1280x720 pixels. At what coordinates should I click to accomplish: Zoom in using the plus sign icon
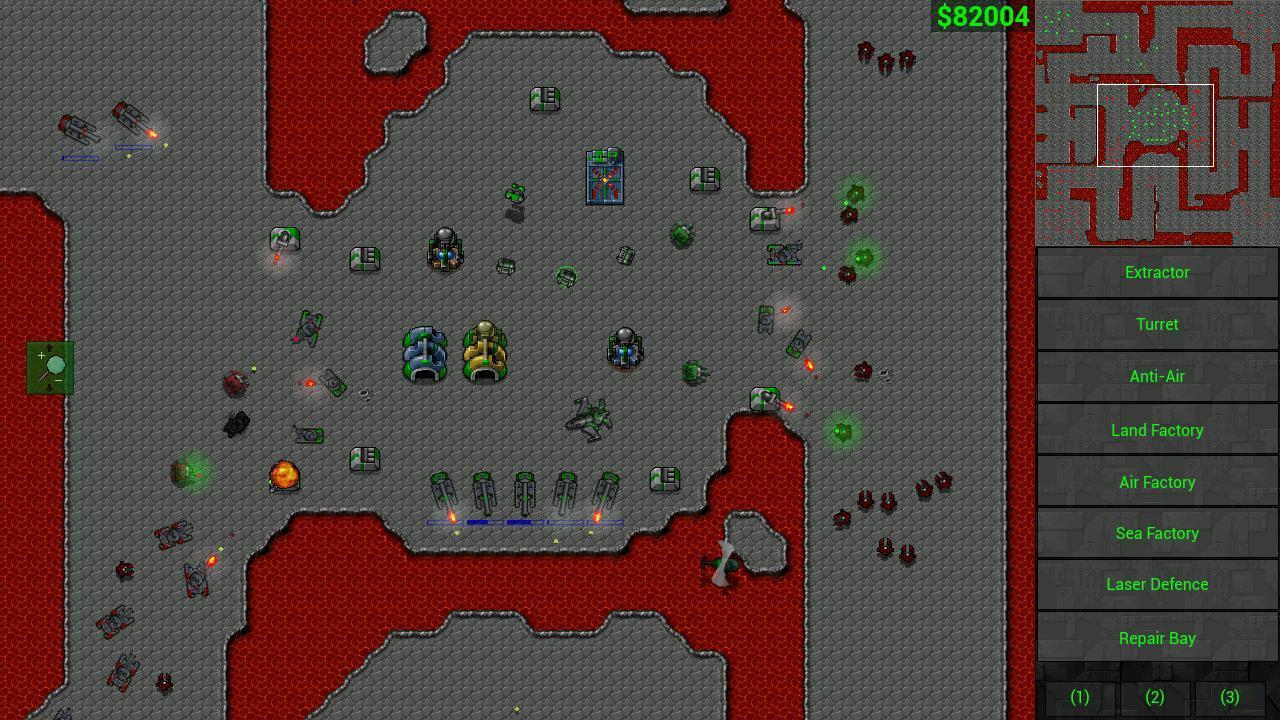click(x=42, y=353)
